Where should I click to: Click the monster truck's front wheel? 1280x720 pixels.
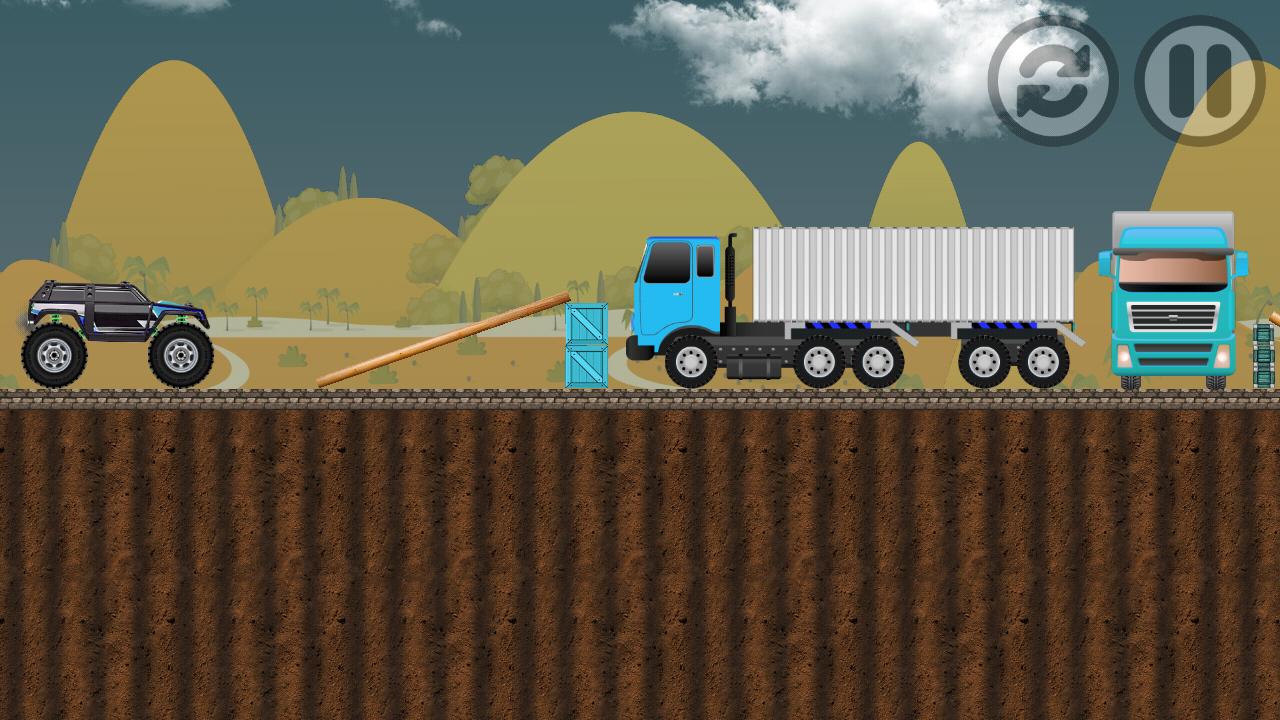180,355
